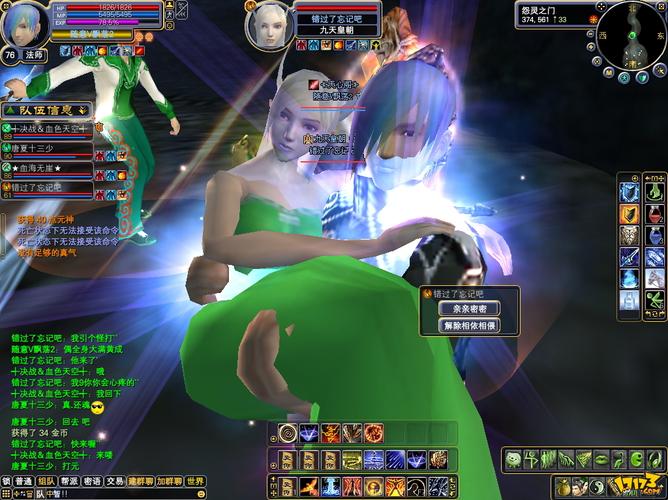Activate the golden spiral skill in hotbar

(x=288, y=432)
